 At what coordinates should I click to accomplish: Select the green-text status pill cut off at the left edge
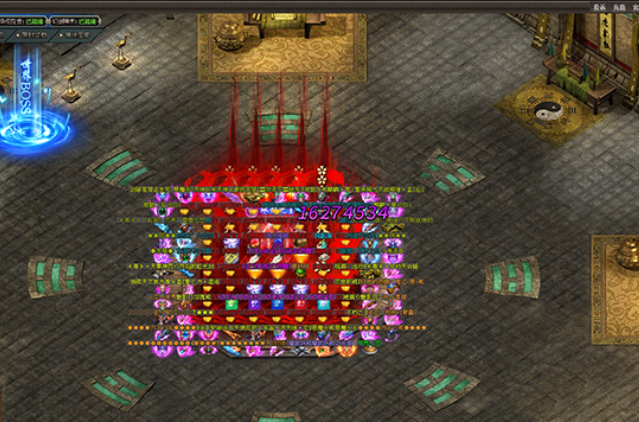click(22, 20)
